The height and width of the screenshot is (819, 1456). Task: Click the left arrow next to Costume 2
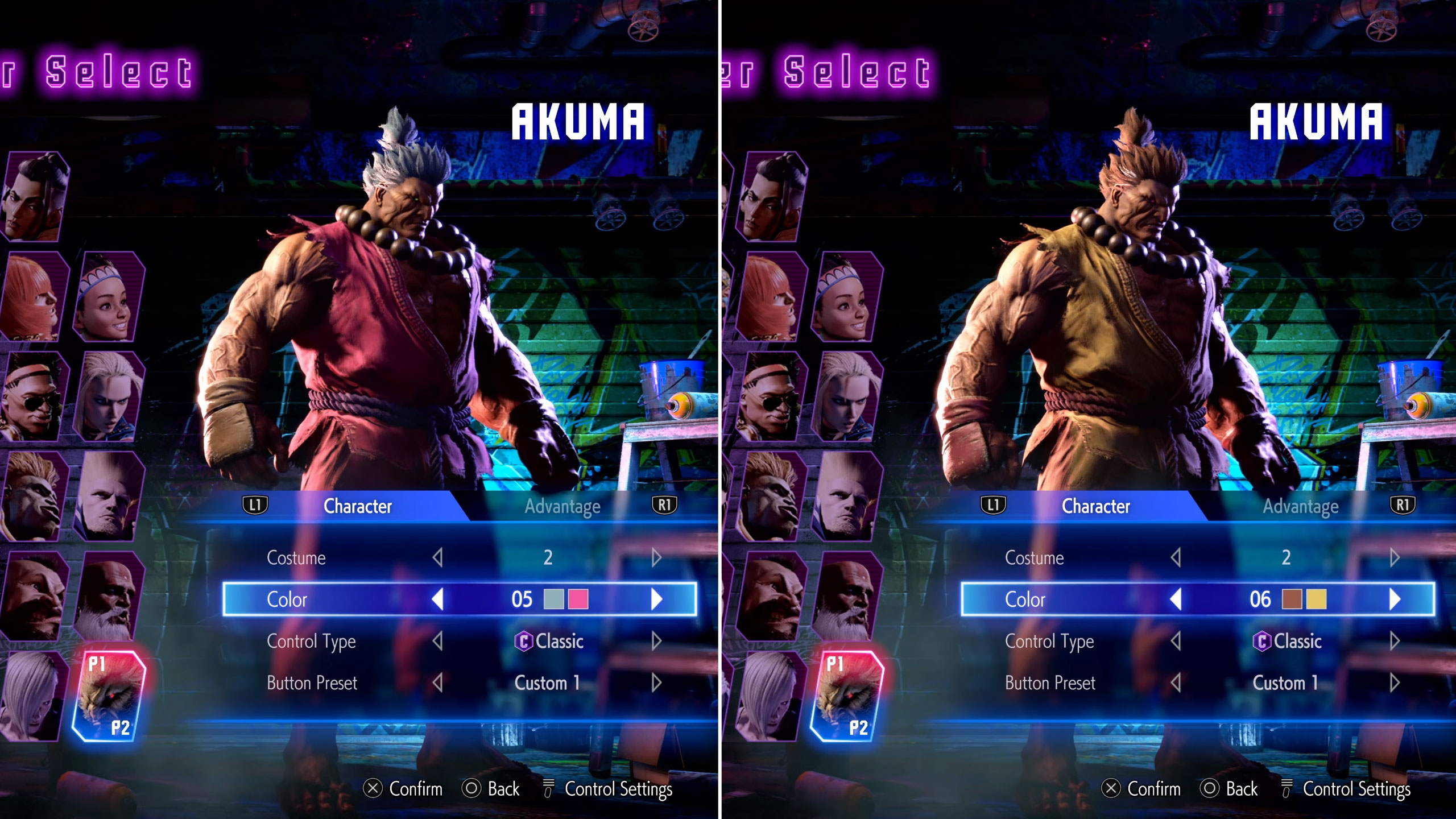438,558
